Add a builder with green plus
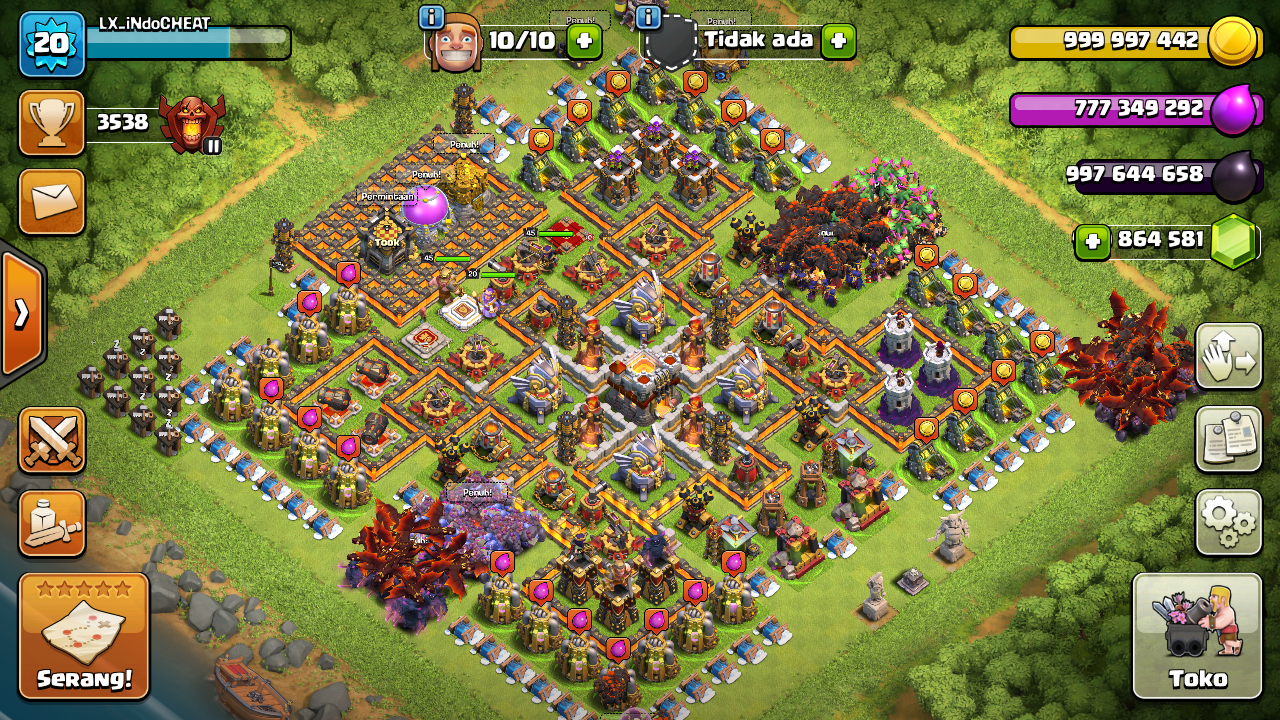 584,41
